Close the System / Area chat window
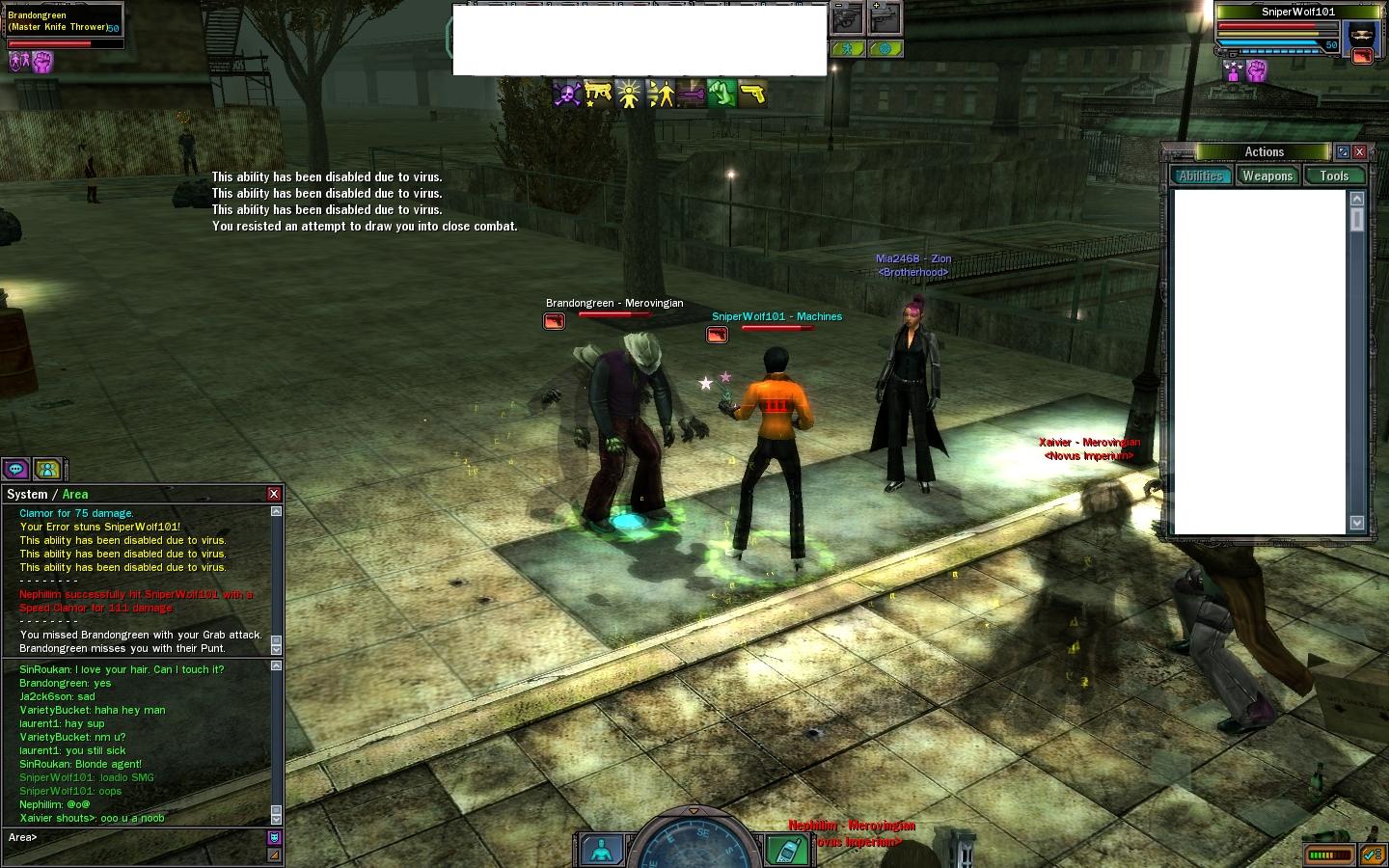1389x868 pixels. [274, 494]
